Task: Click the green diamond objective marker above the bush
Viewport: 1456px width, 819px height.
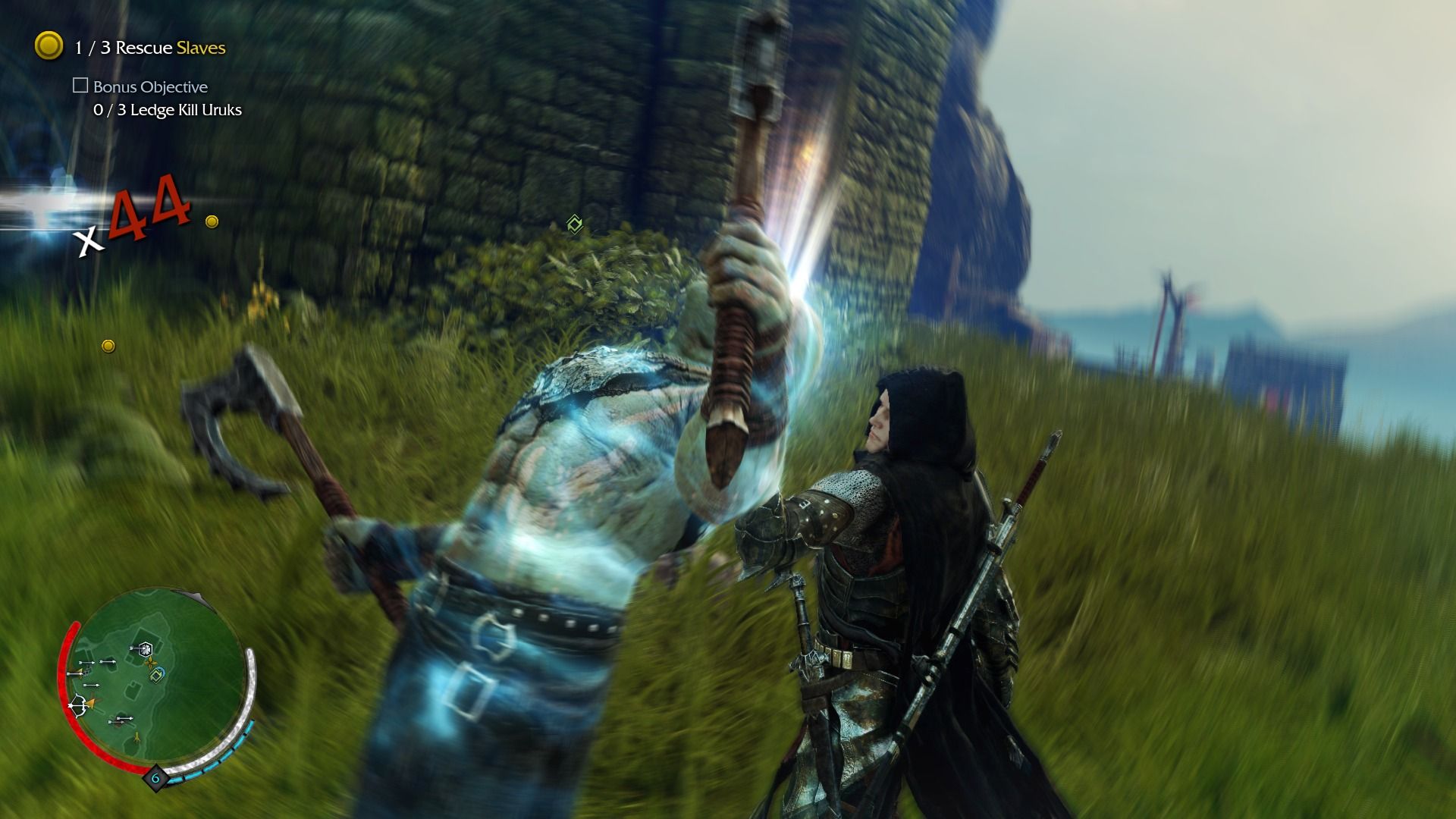Action: pyautogui.click(x=575, y=224)
